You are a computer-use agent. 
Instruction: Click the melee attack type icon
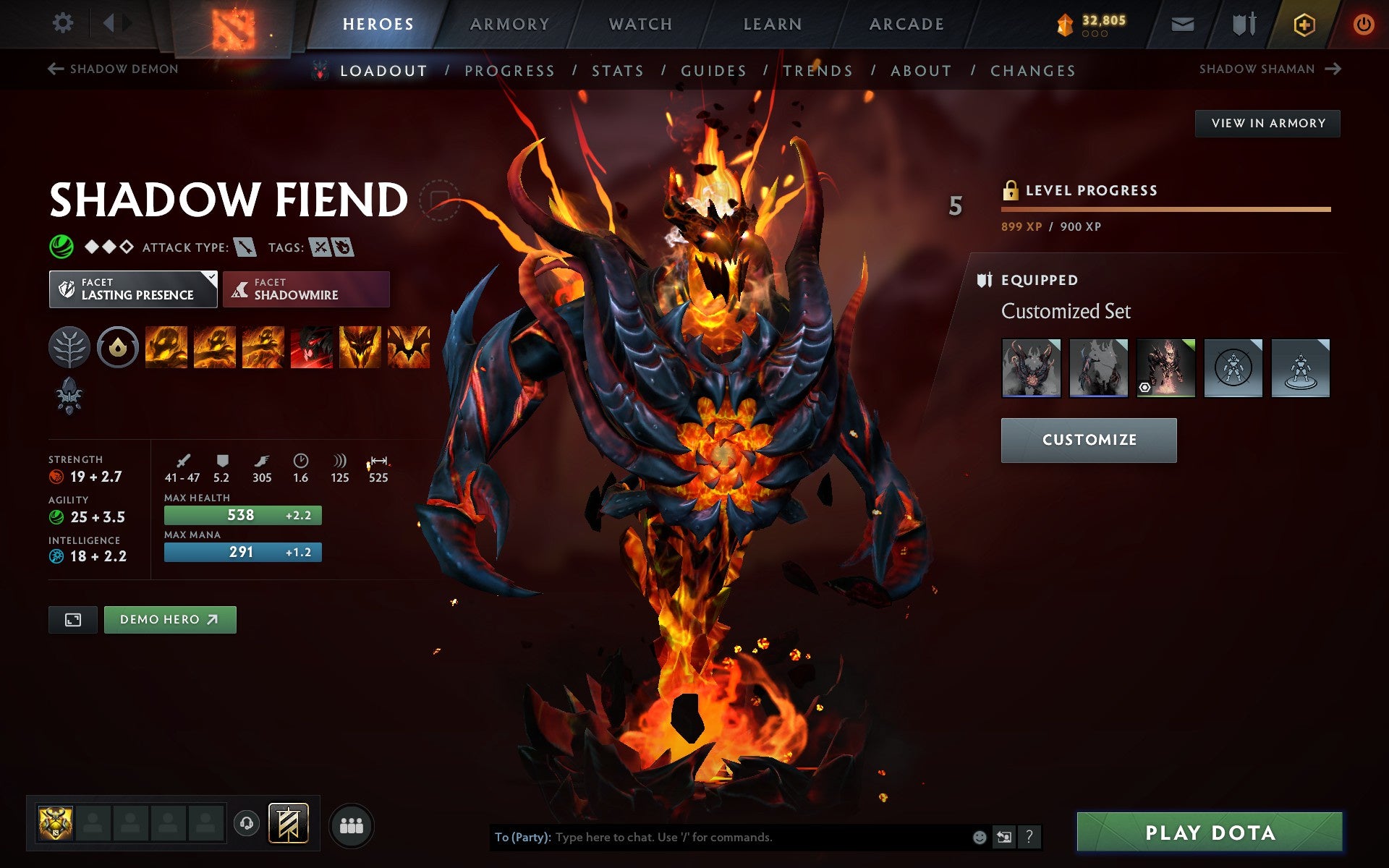tap(246, 247)
